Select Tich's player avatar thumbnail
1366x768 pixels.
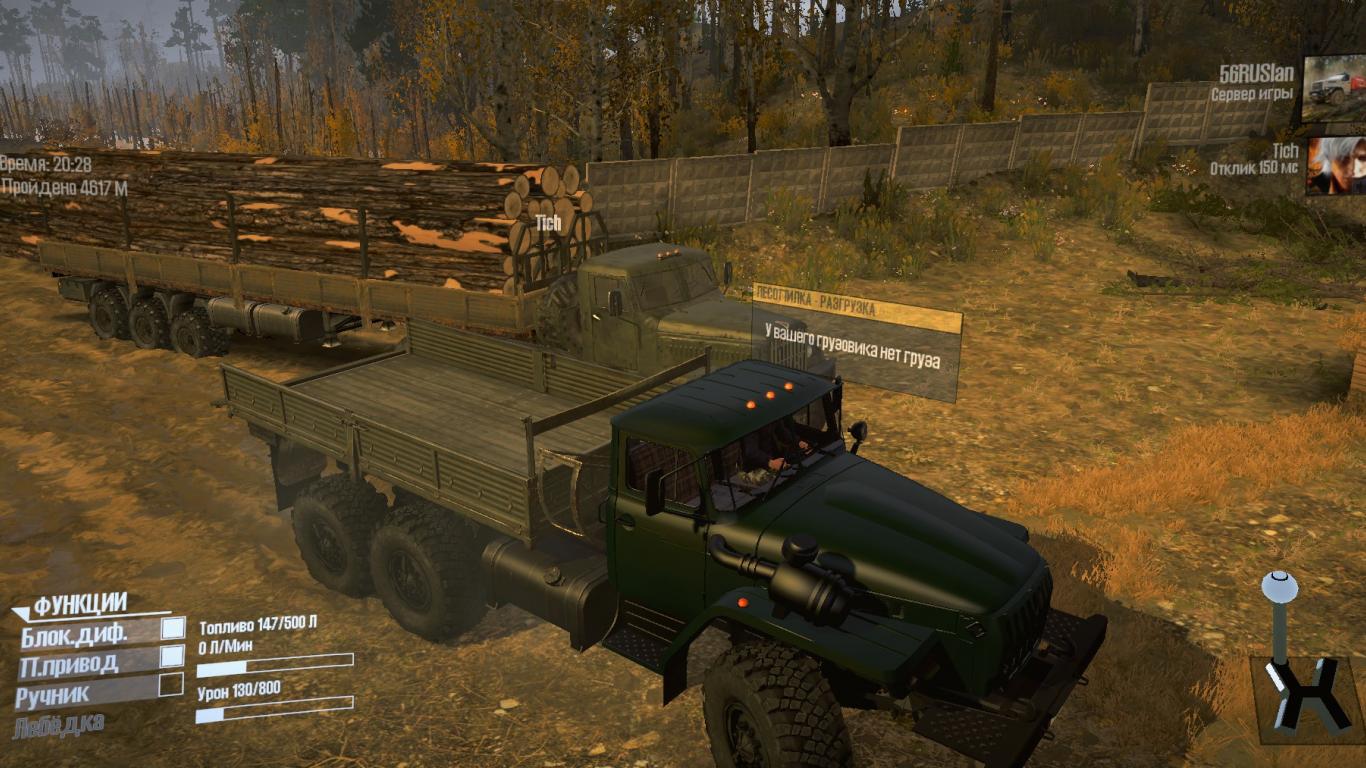click(x=1334, y=165)
